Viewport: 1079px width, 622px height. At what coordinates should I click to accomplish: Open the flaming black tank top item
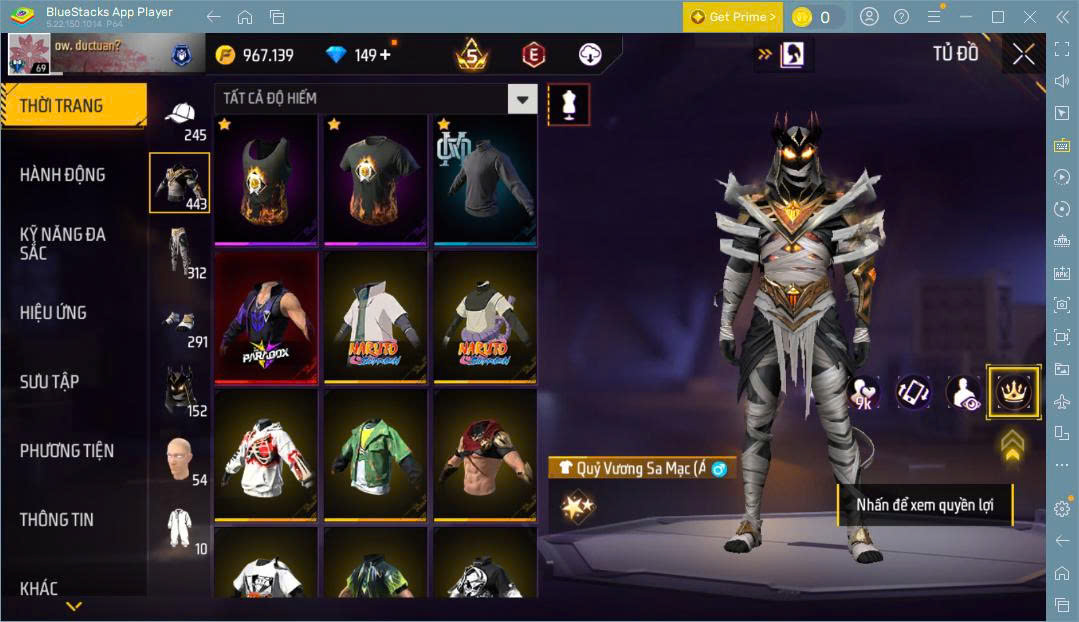tap(266, 179)
